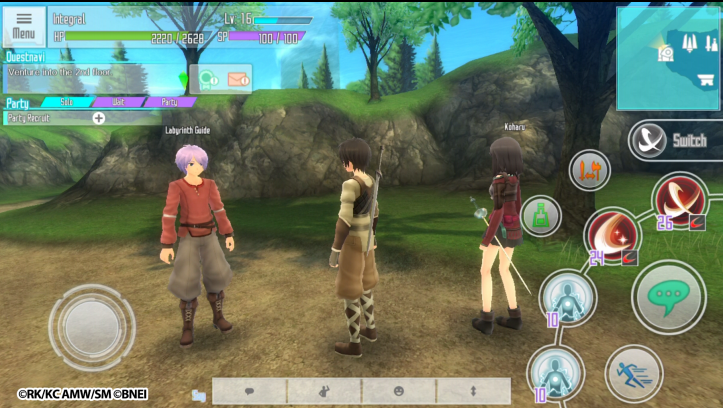Choose the Party mode tab
The height and width of the screenshot is (408, 723).
pyautogui.click(x=170, y=102)
